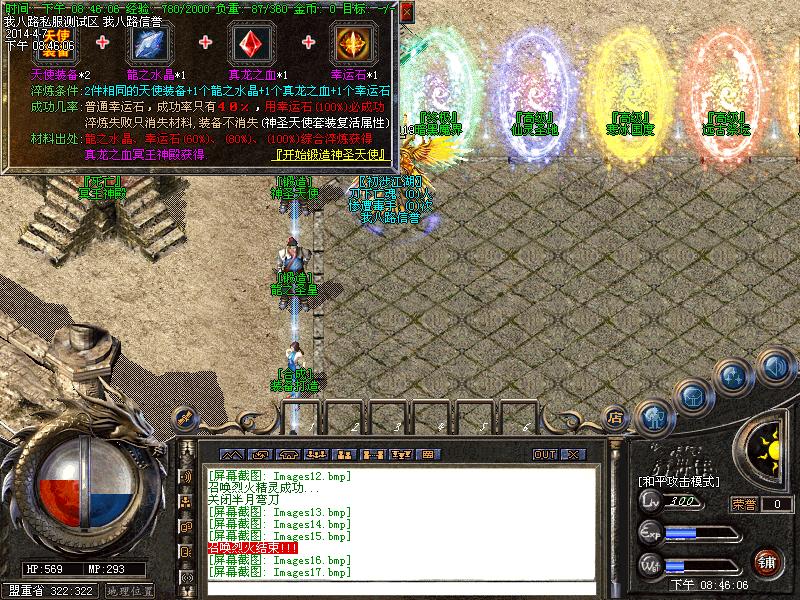Click the 和平攻击模式 attack mode label
The height and width of the screenshot is (600, 800).
tap(679, 481)
